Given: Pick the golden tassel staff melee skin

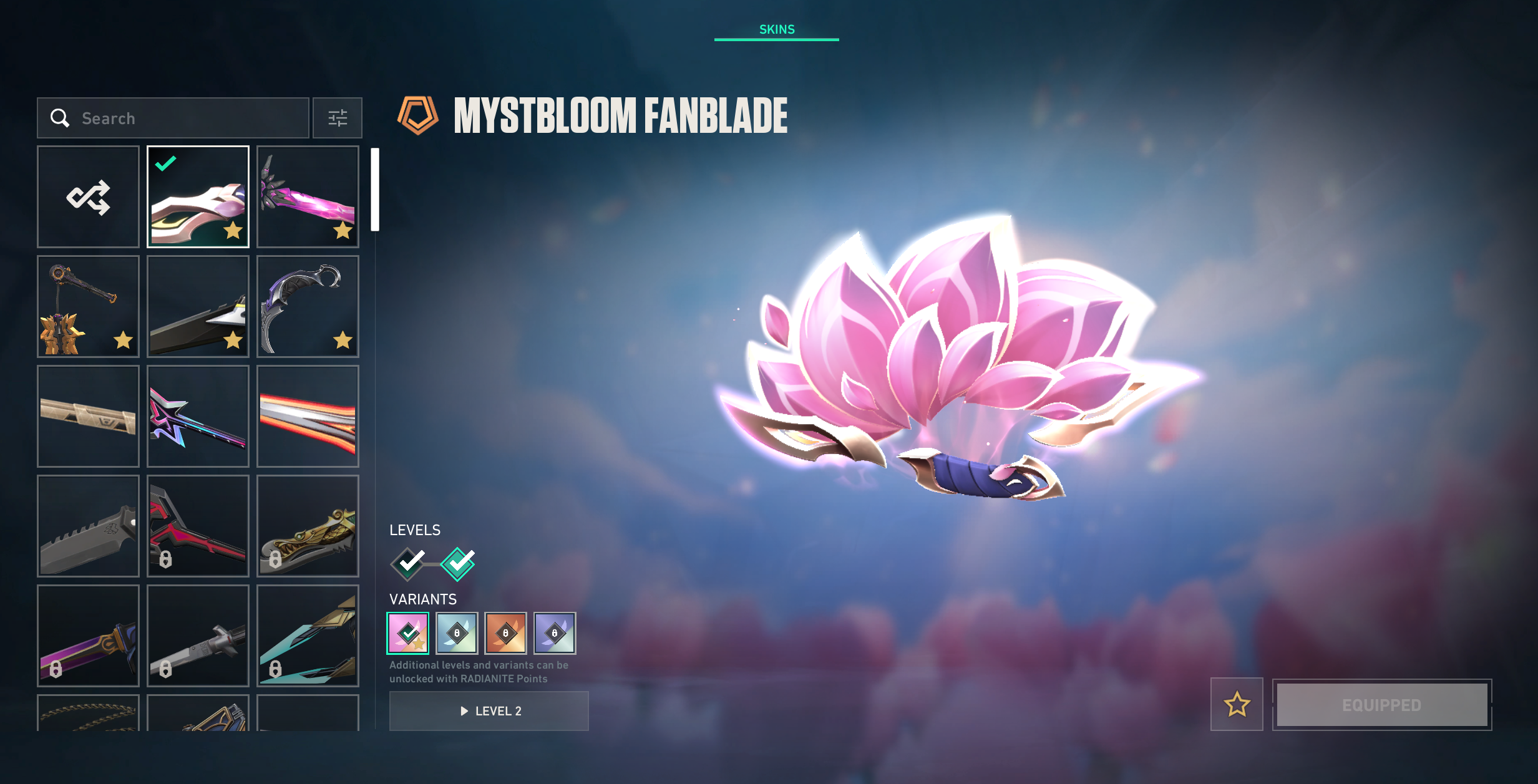Looking at the screenshot, I should (88, 307).
